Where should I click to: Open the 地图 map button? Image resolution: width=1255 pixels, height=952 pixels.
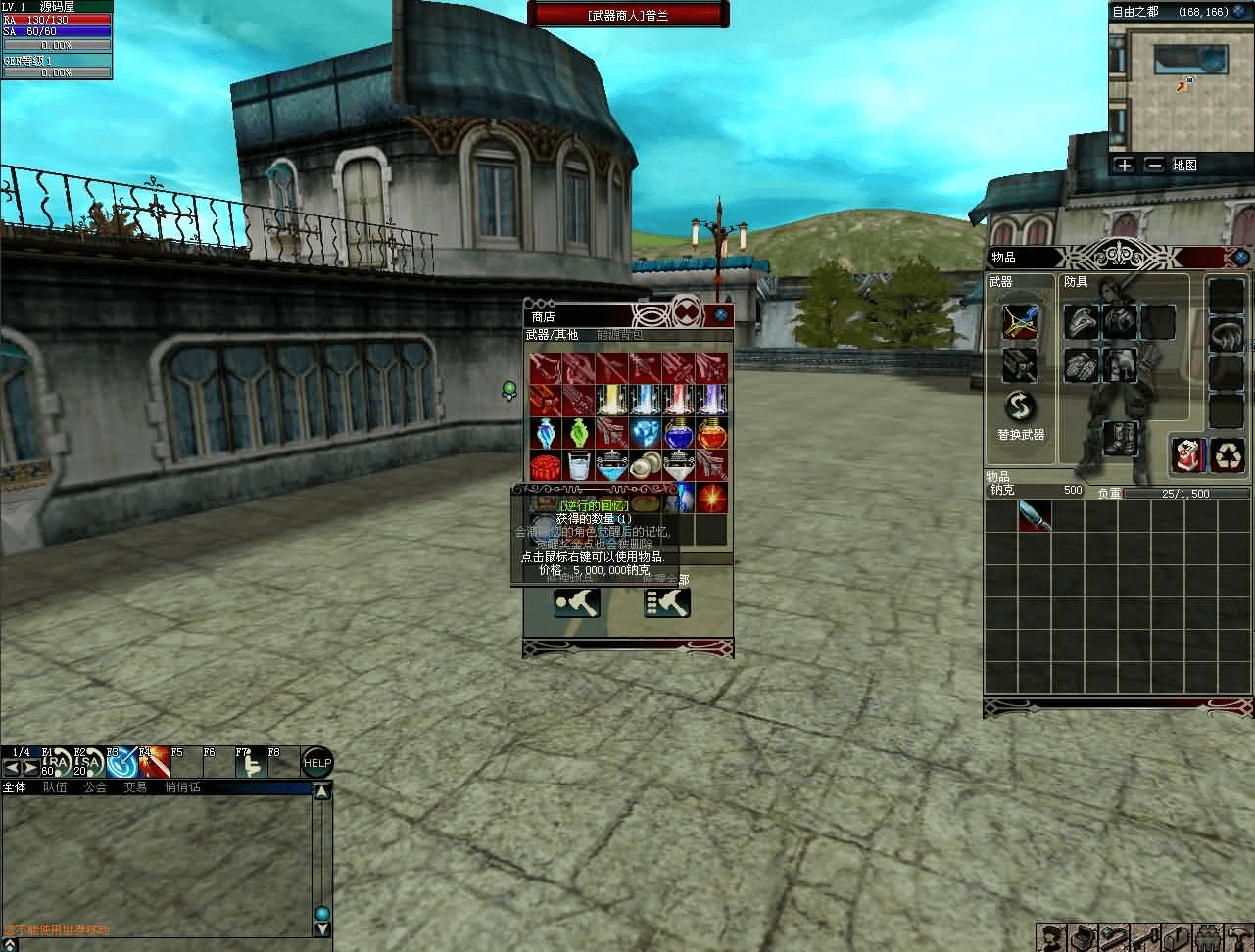pos(1184,165)
